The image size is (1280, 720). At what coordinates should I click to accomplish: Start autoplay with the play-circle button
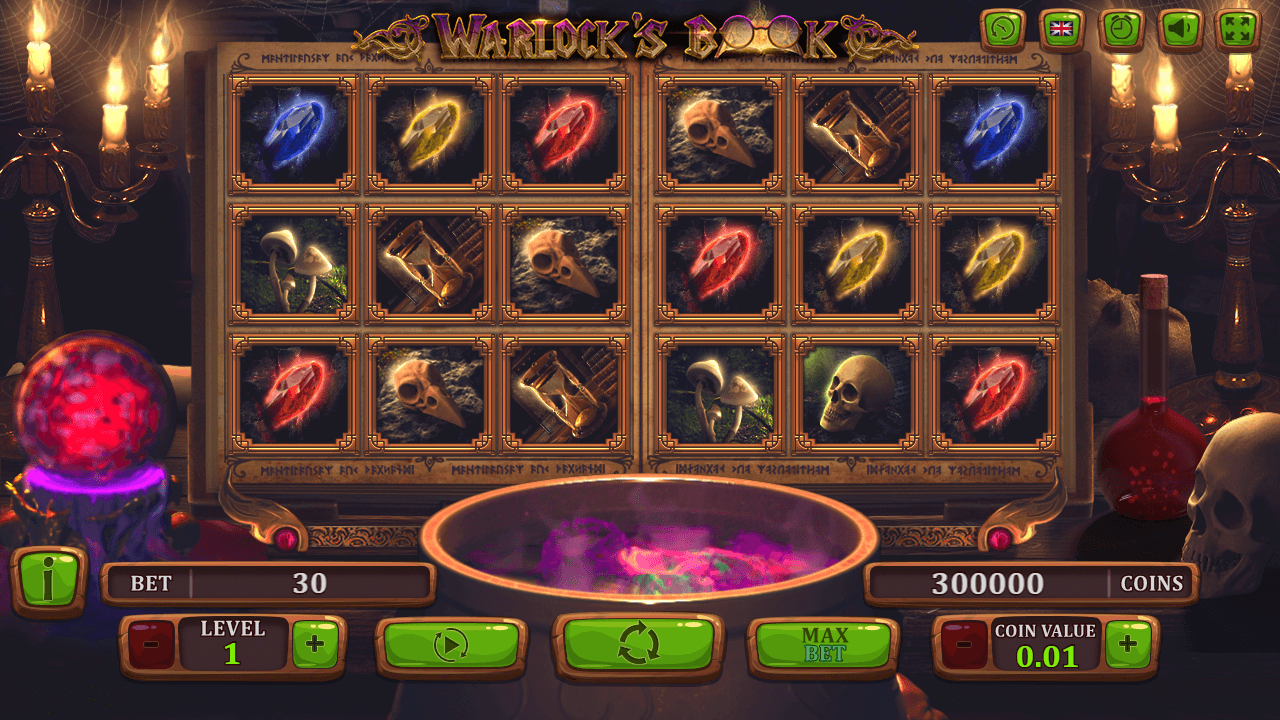click(451, 645)
